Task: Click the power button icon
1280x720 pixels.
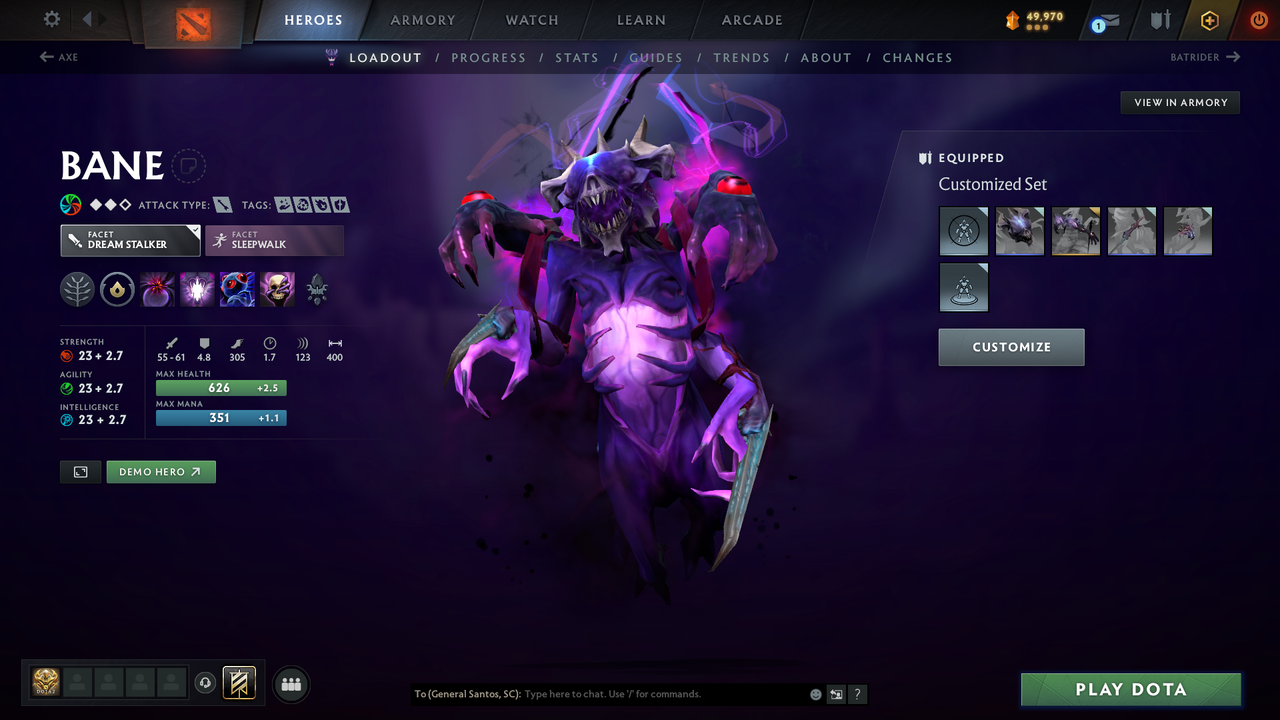Action: pos(1259,19)
